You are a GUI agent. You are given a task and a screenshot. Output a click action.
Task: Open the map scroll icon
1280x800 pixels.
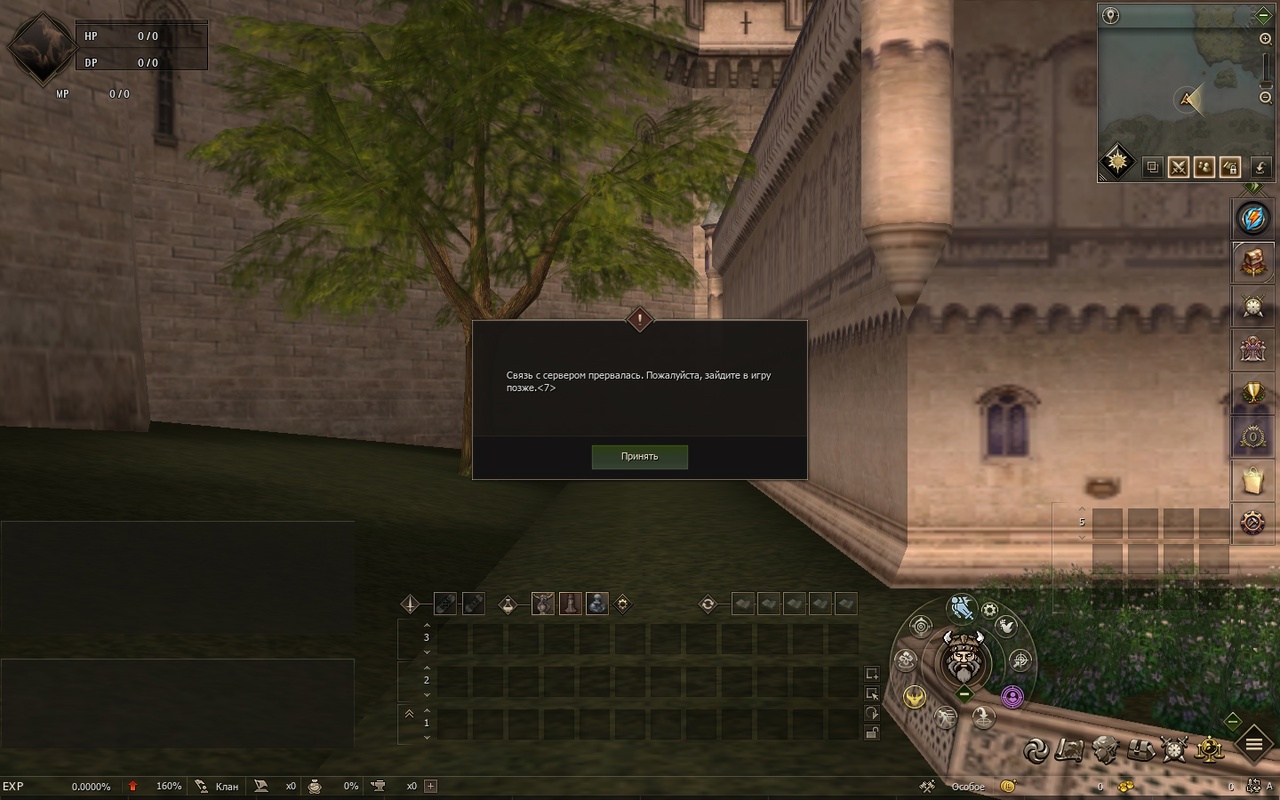1069,749
